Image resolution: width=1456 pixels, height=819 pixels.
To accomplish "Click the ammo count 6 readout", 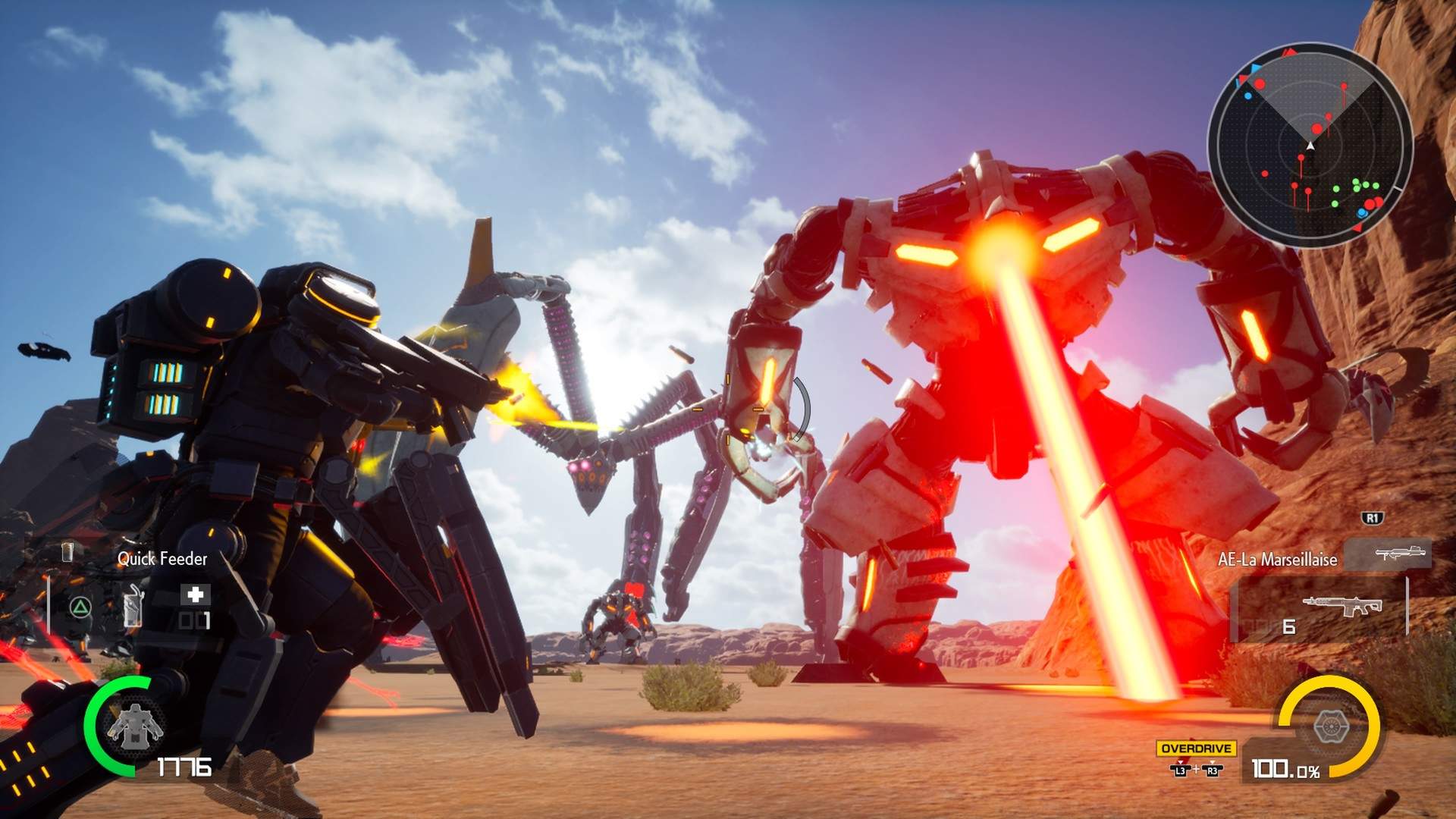I will tap(1288, 626).
